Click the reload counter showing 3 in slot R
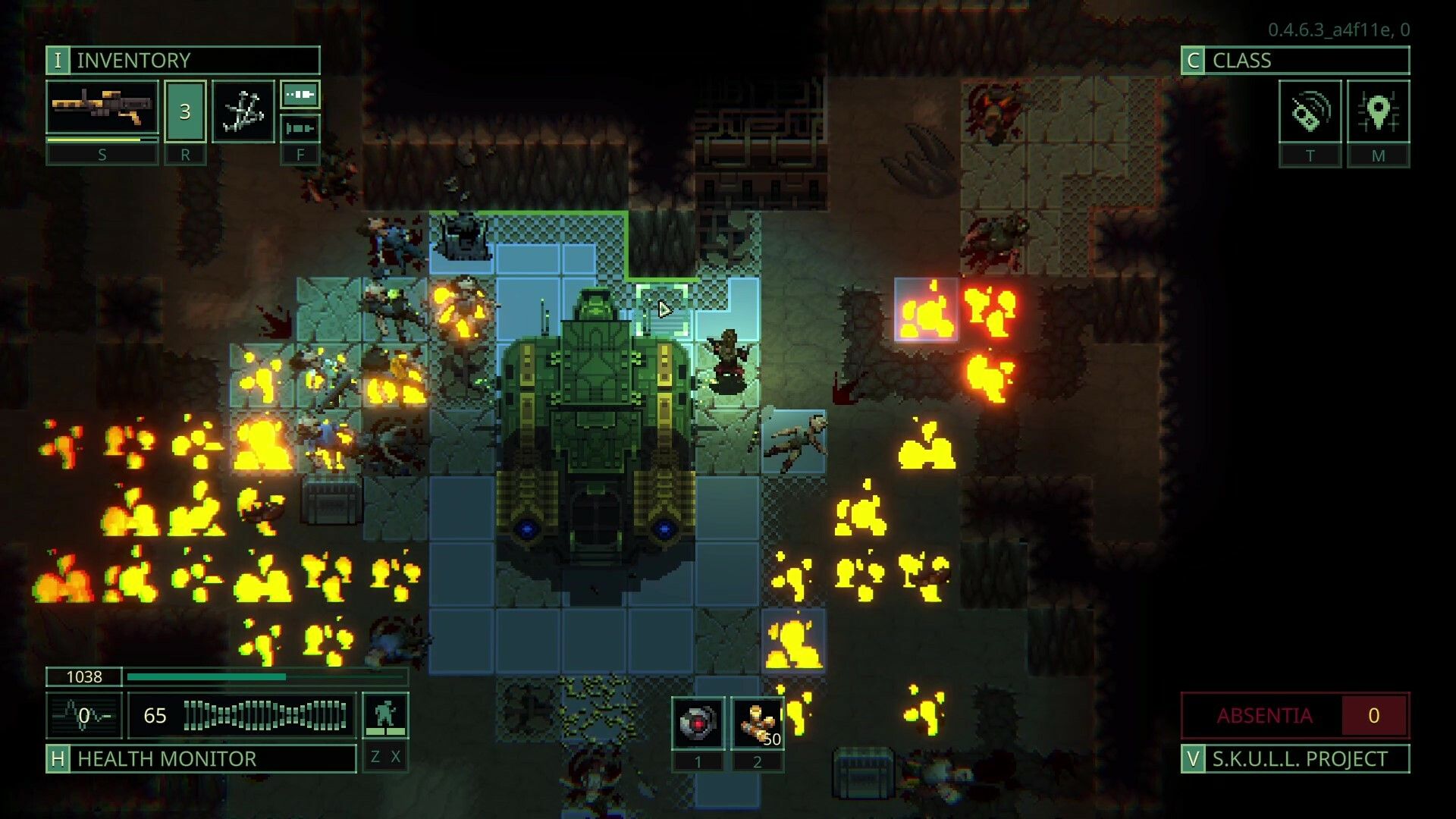The image size is (1456, 819). point(184,110)
